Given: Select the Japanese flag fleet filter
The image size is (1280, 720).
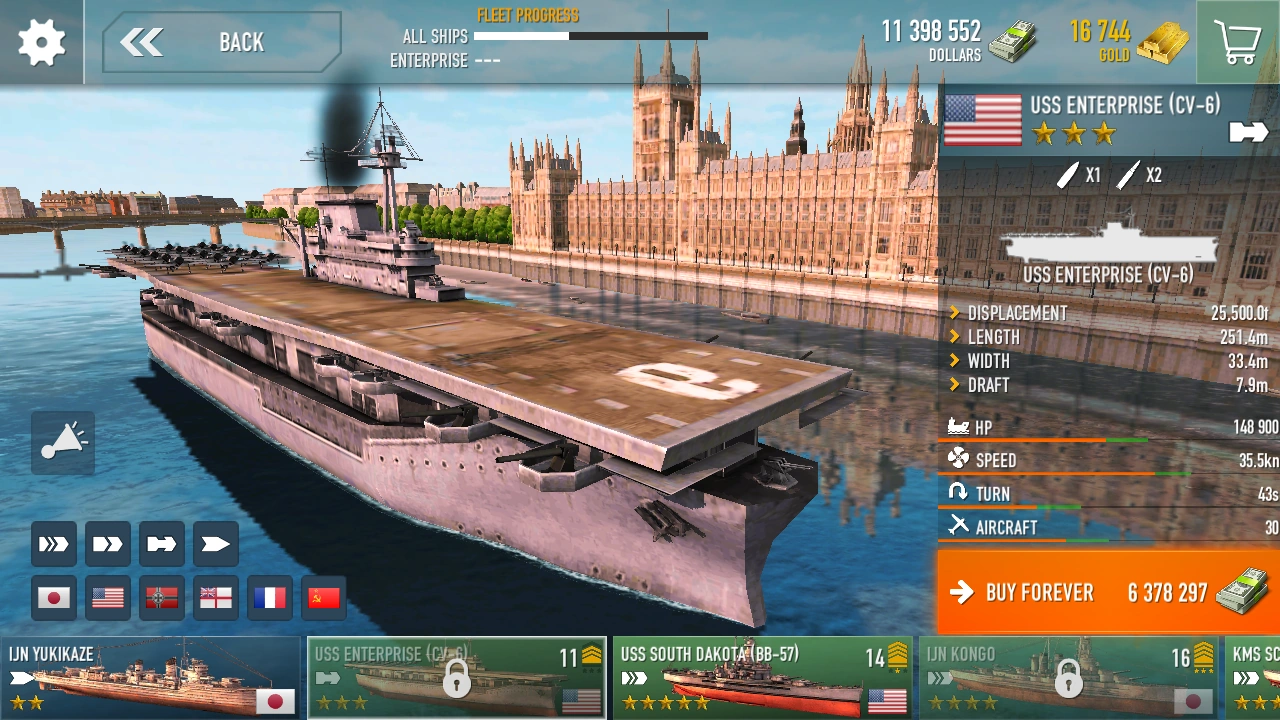Looking at the screenshot, I should coord(54,597).
